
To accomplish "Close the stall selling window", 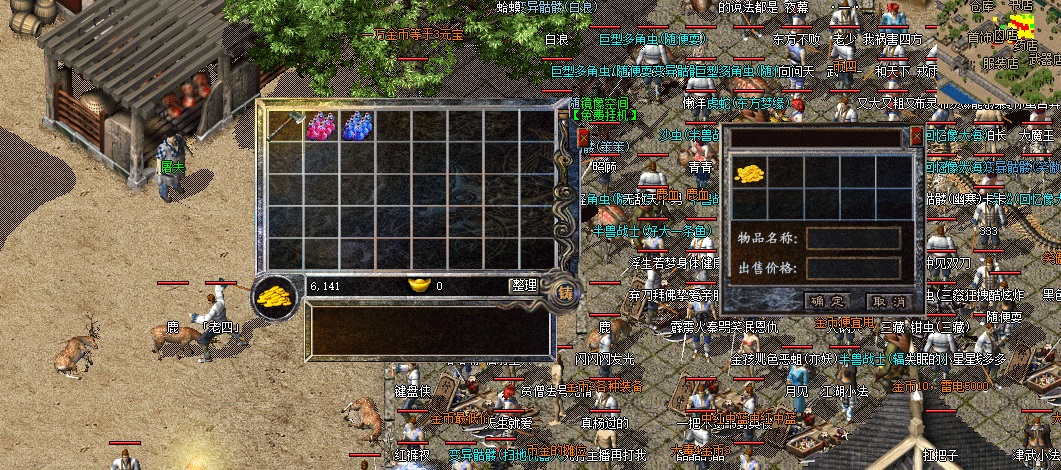I will 916,136.
